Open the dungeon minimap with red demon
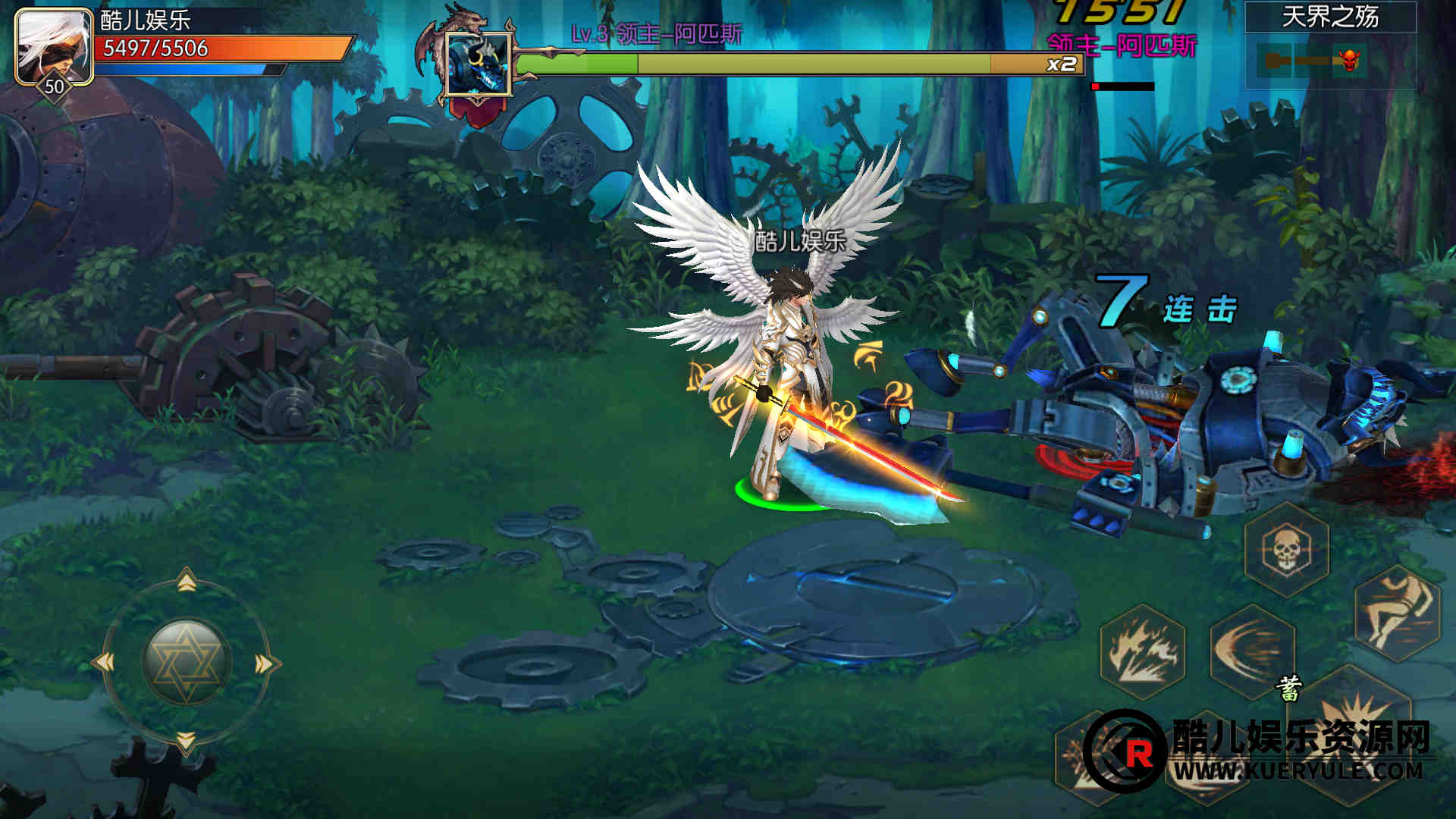Screen dimensions: 1456x819 pyautogui.click(x=1329, y=61)
